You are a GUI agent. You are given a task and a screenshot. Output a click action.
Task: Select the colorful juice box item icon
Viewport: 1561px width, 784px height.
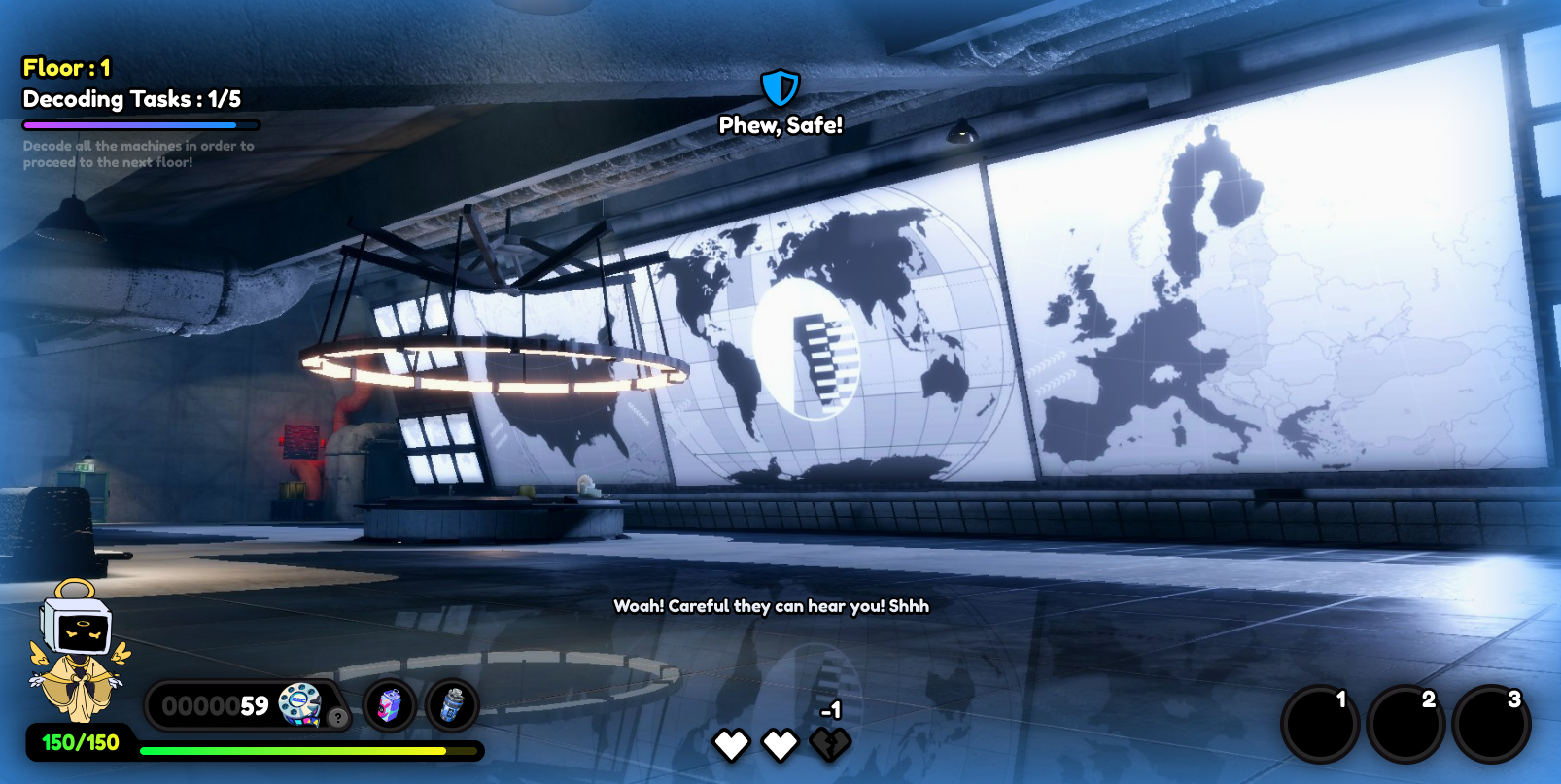390,705
